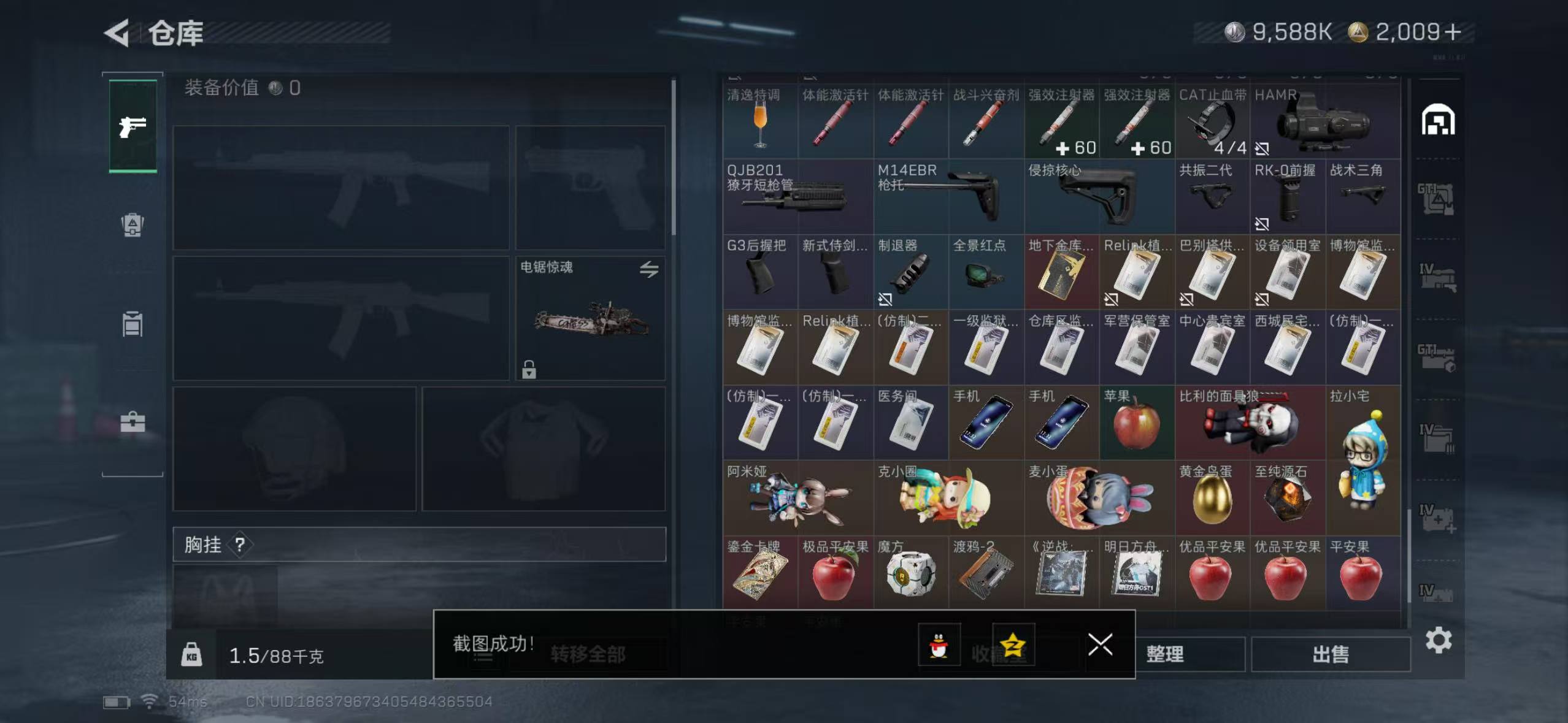The image size is (1568, 723).
Task: Dismiss the 截图成功 toast with X
Action: [x=1101, y=645]
